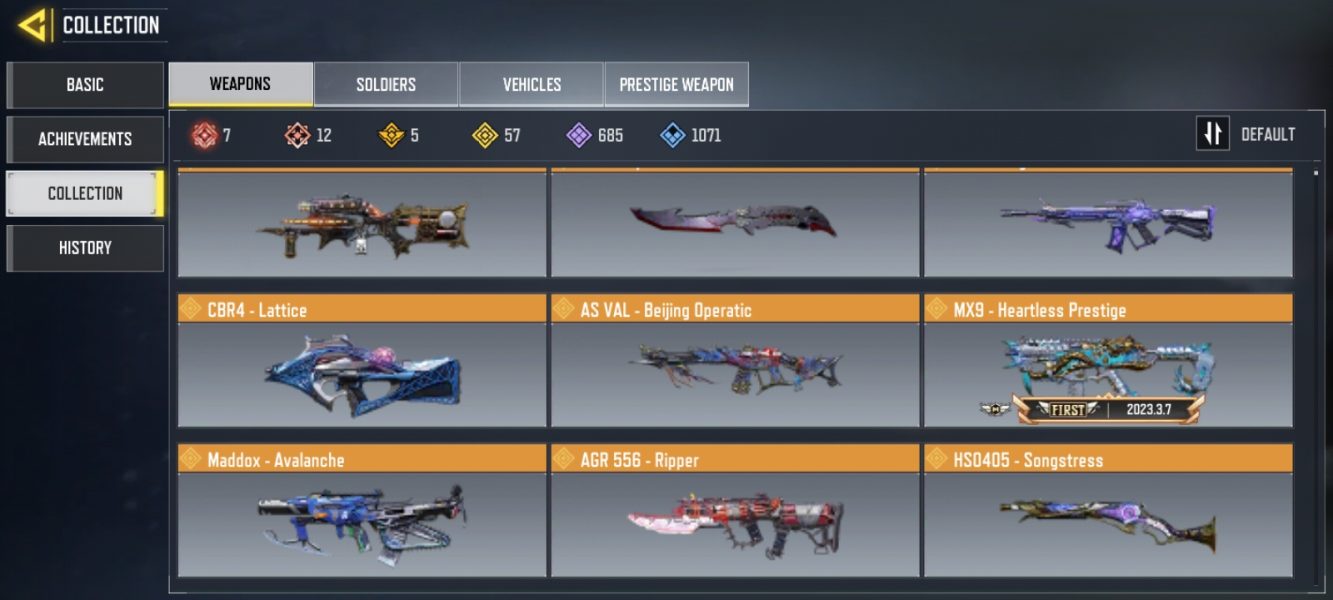Image resolution: width=1333 pixels, height=600 pixels.
Task: Go back using the yellow arrow
Action: [x=32, y=25]
